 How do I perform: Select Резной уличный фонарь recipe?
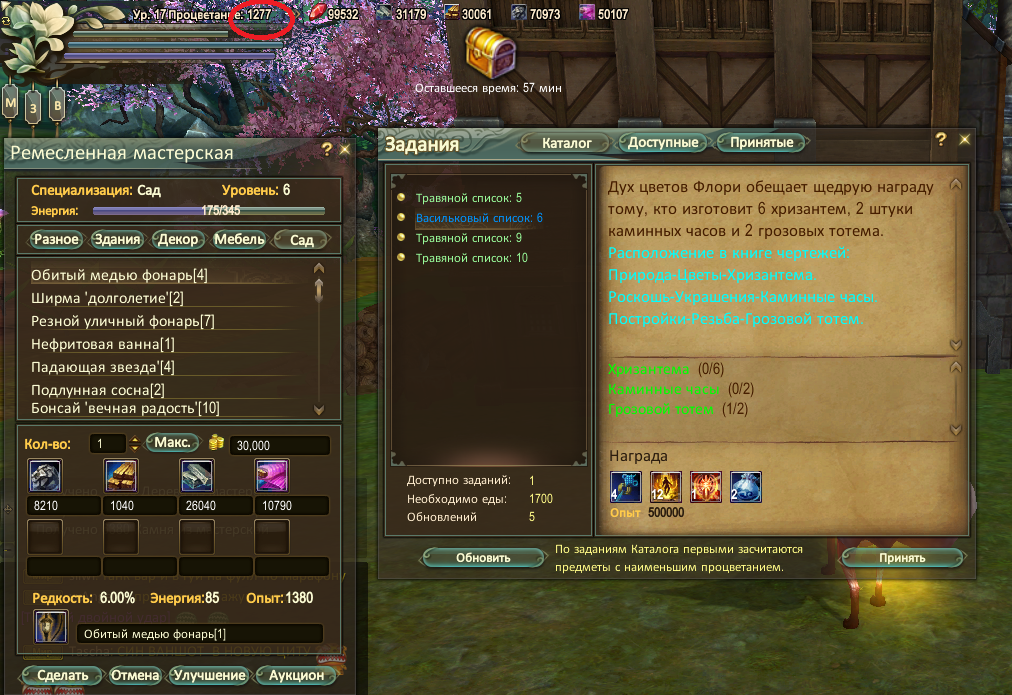(x=123, y=321)
